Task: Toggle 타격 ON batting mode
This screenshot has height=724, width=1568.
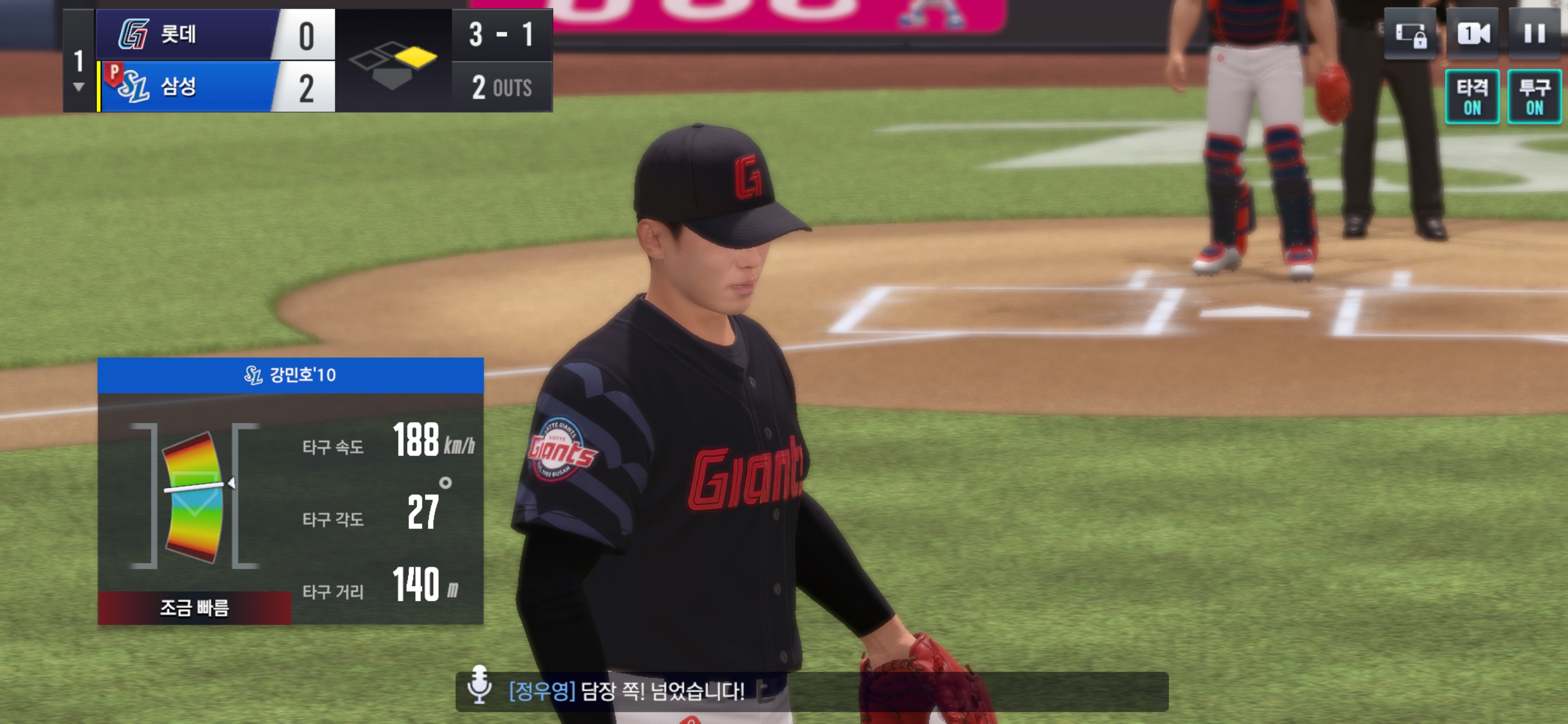Action: point(1472,97)
